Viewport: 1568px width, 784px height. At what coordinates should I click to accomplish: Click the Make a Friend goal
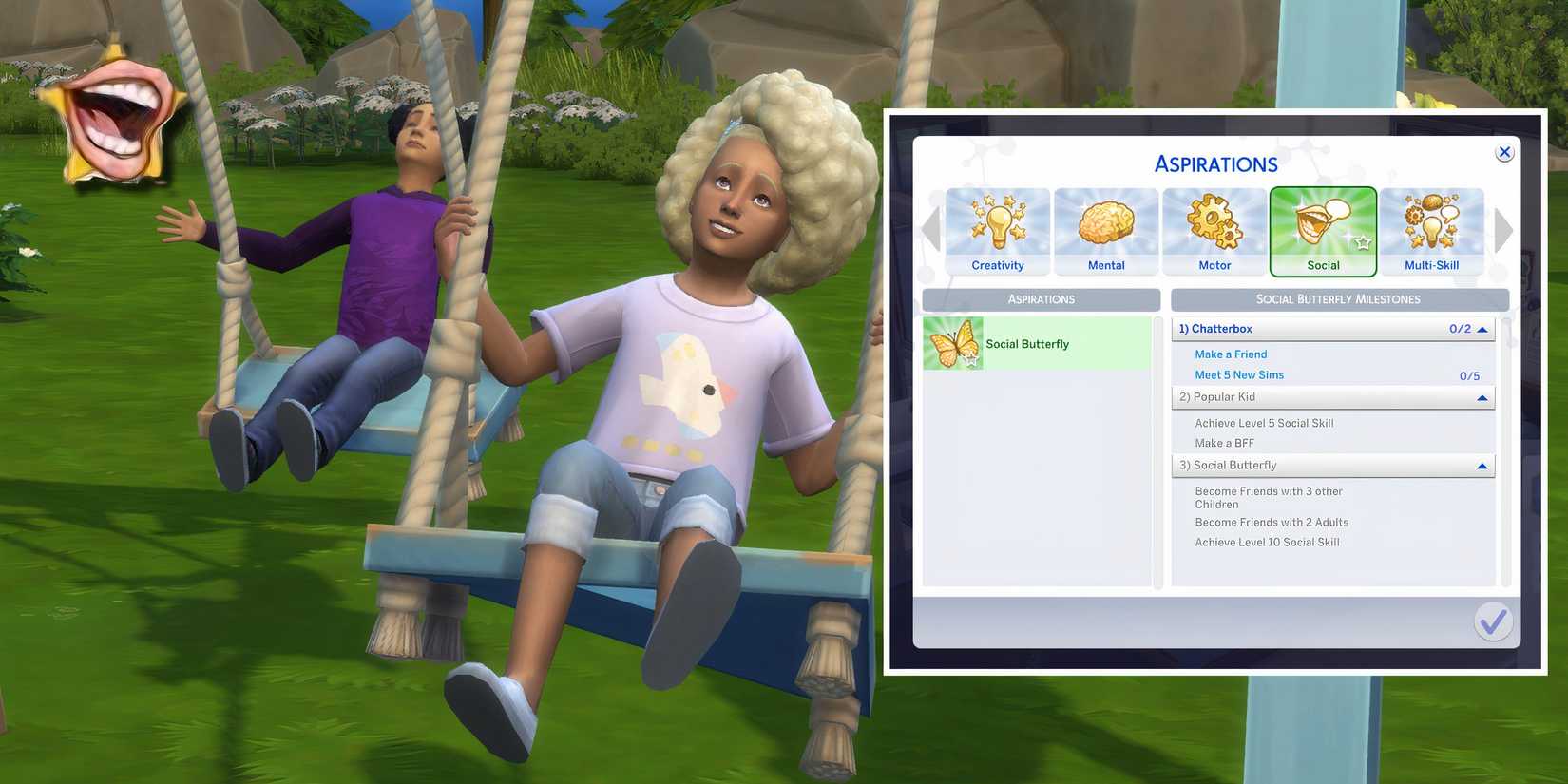(x=1231, y=354)
